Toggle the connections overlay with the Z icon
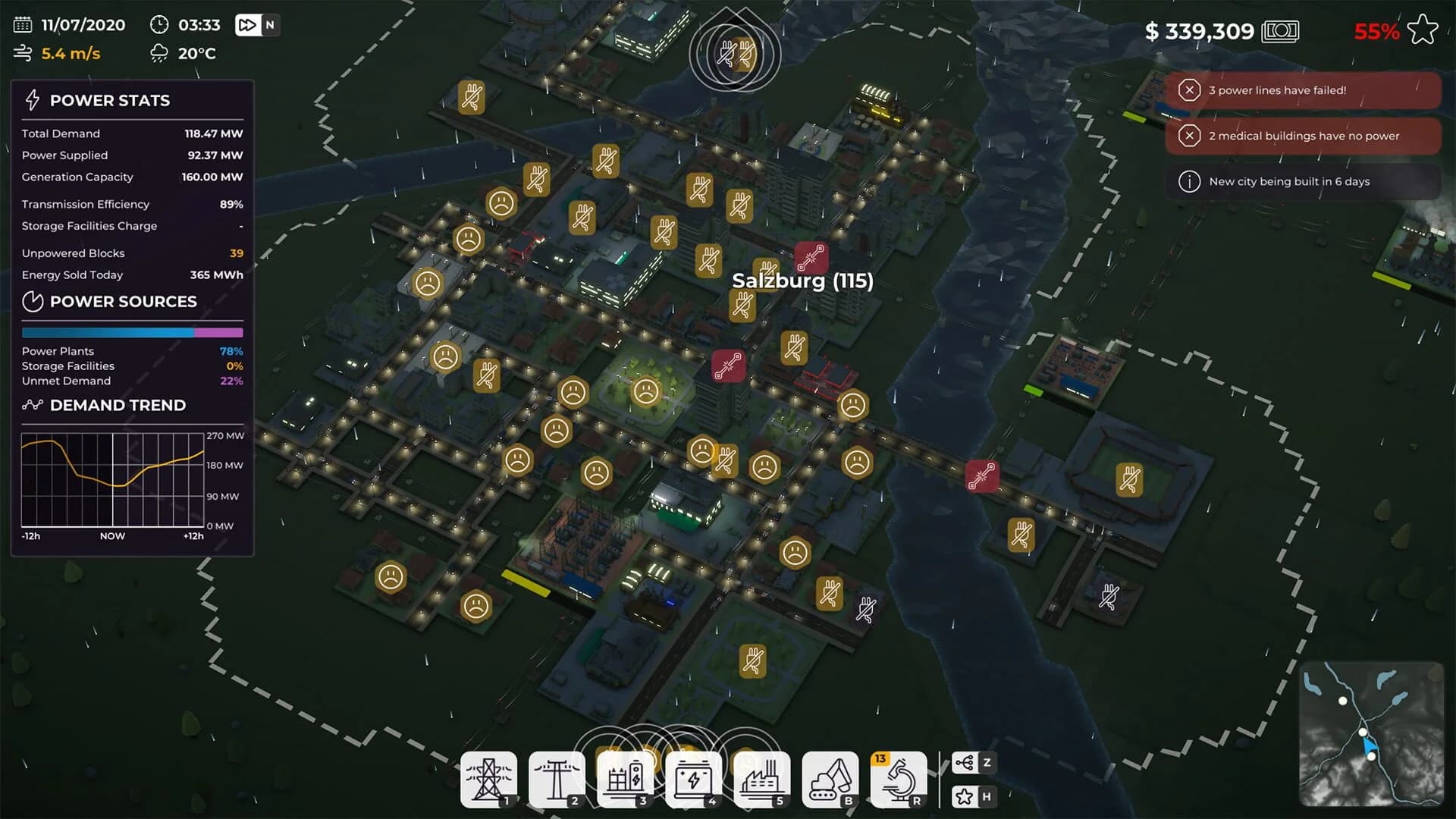Viewport: 1456px width, 819px height. click(x=975, y=763)
